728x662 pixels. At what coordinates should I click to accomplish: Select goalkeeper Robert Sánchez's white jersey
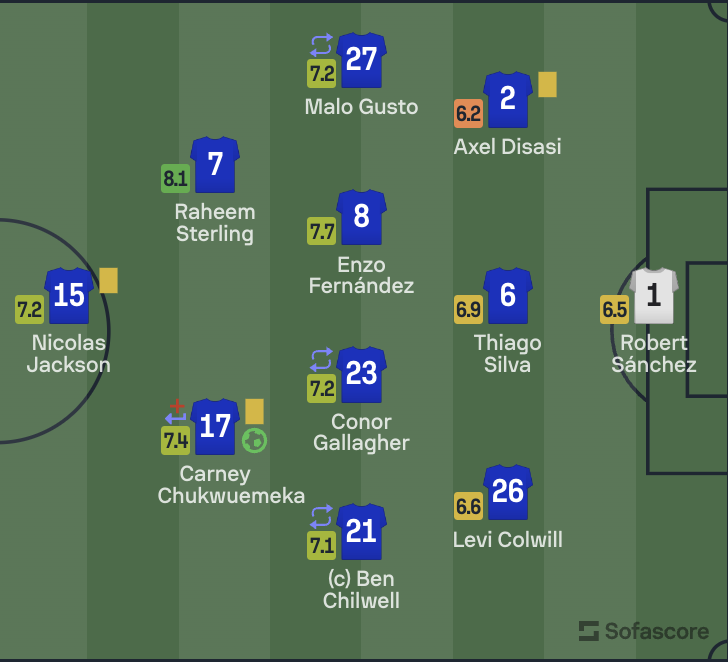coord(654,295)
